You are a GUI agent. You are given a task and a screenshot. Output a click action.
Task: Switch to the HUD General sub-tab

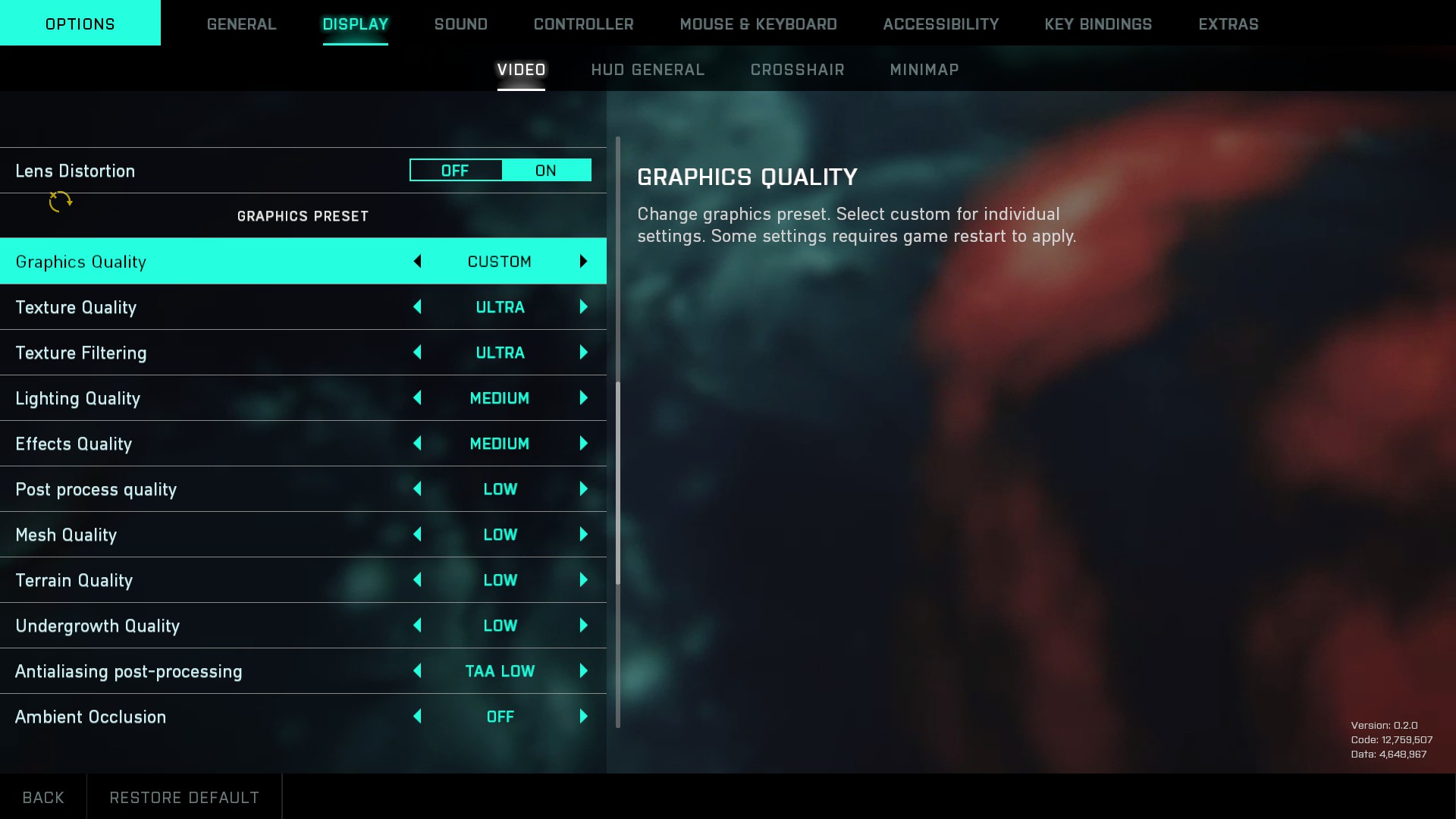tap(648, 70)
